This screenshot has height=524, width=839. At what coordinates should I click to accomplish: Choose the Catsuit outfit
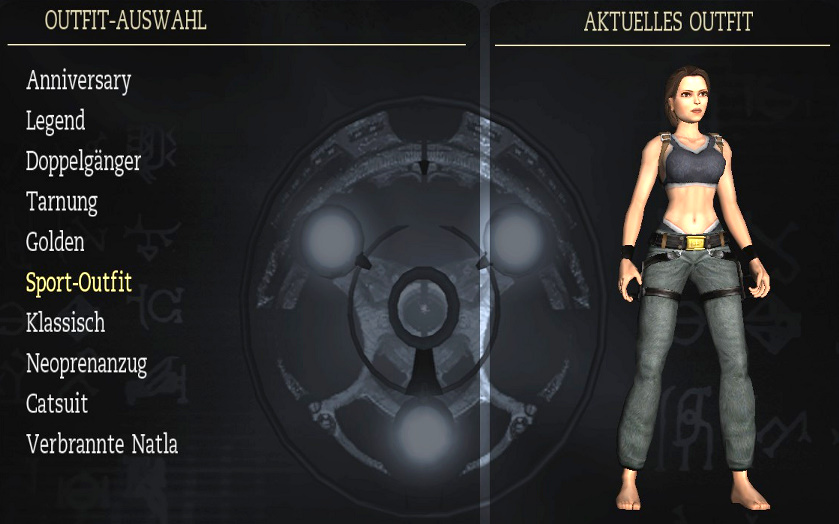(x=57, y=404)
